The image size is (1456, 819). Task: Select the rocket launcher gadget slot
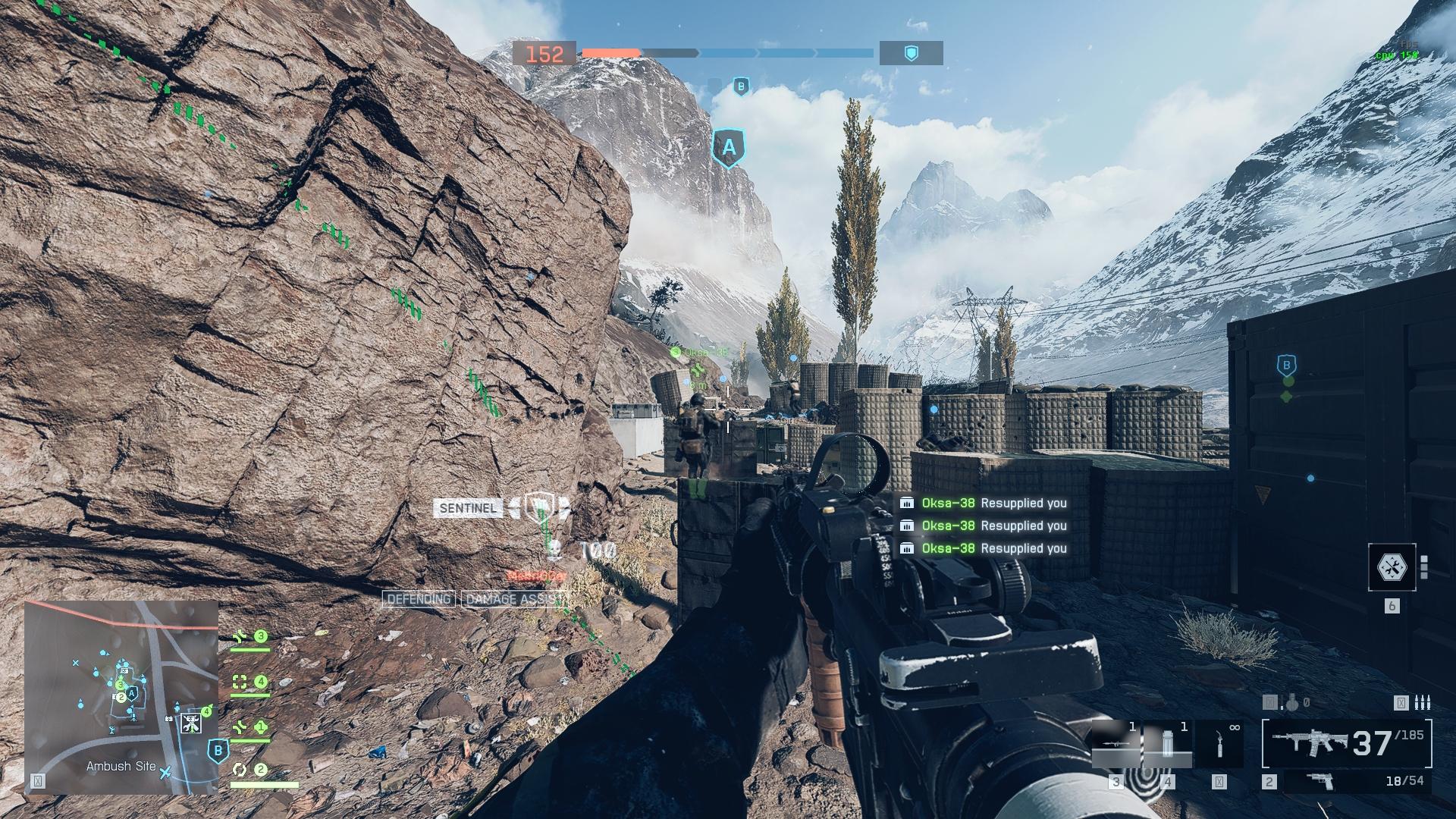(x=1116, y=743)
